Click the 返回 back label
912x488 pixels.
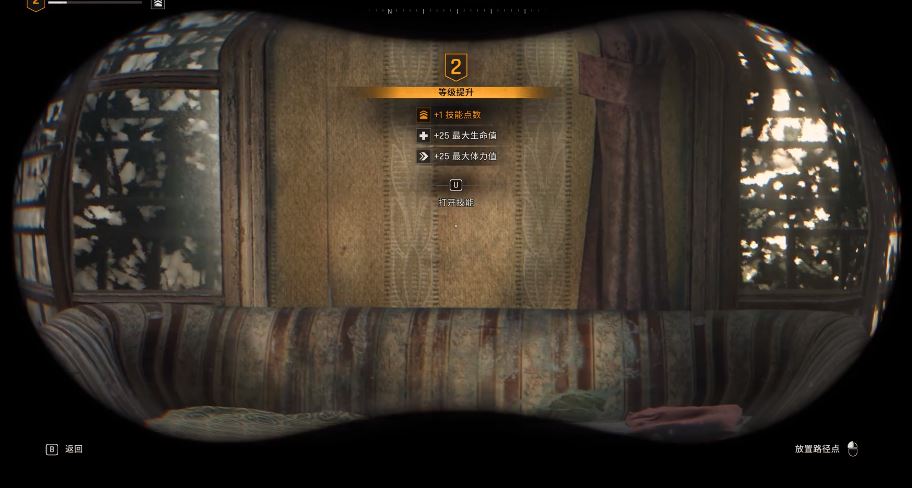tap(73, 449)
